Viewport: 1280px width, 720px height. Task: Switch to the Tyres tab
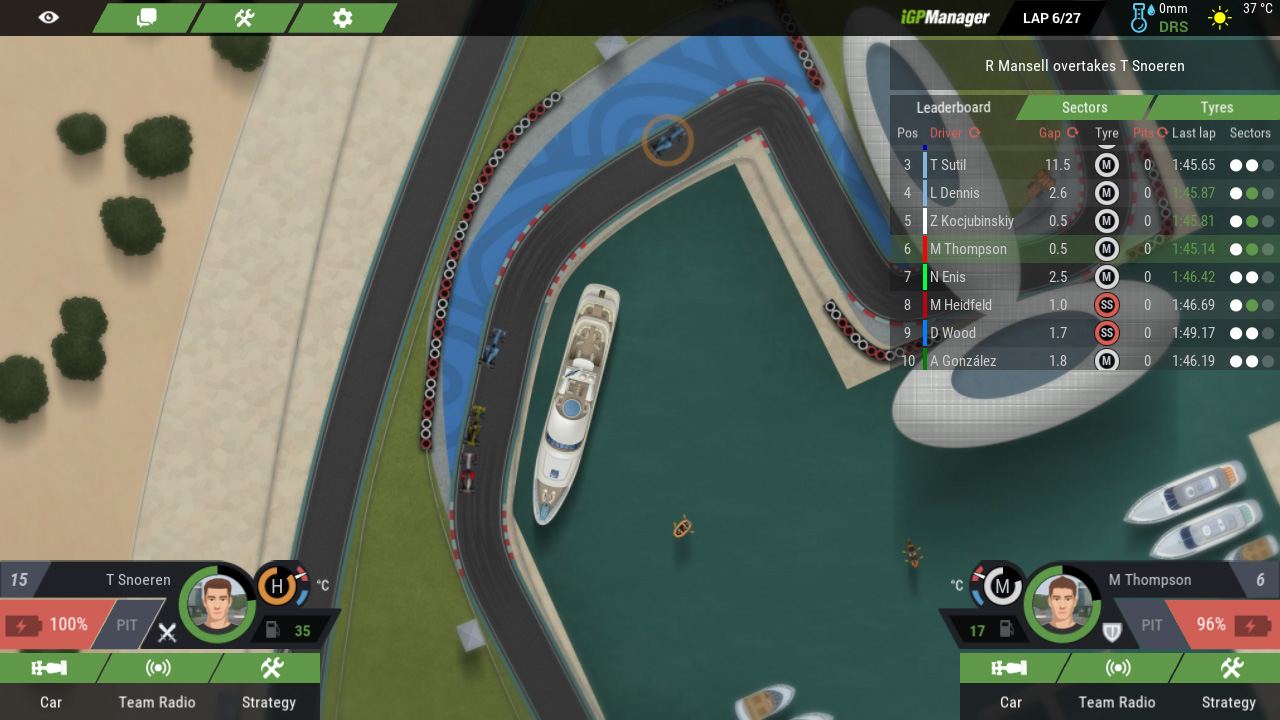point(1216,107)
